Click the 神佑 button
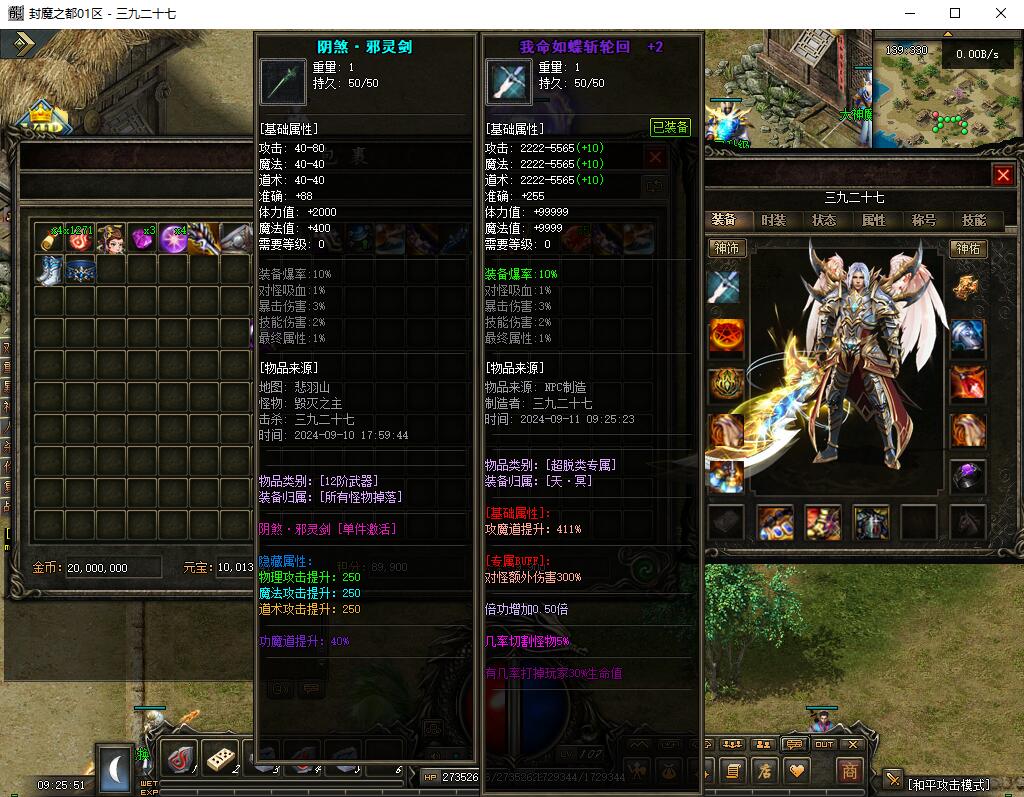Image resolution: width=1024 pixels, height=797 pixels. point(968,248)
